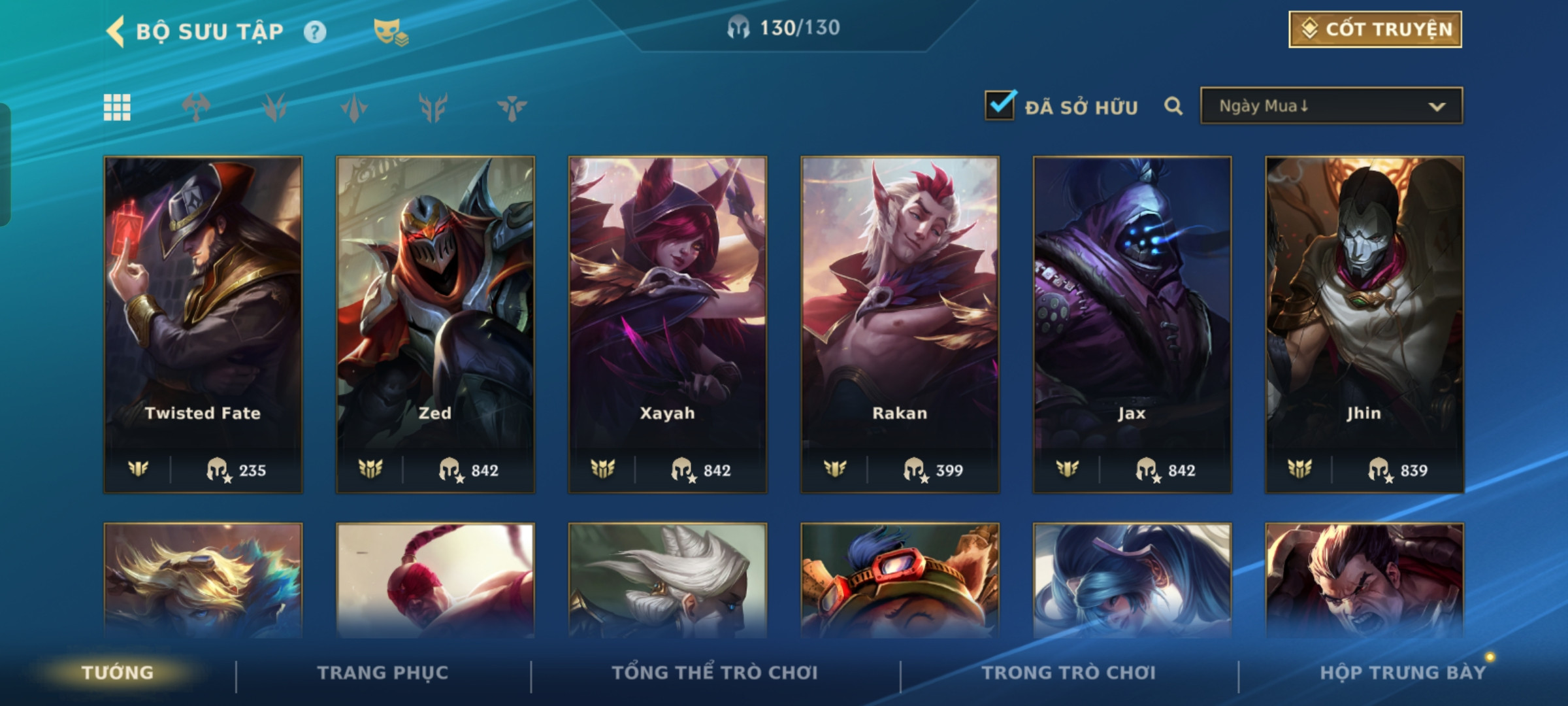Image resolution: width=1568 pixels, height=706 pixels.
Task: Show the Hộp Trưng Bày tab
Action: pyautogui.click(x=1403, y=673)
